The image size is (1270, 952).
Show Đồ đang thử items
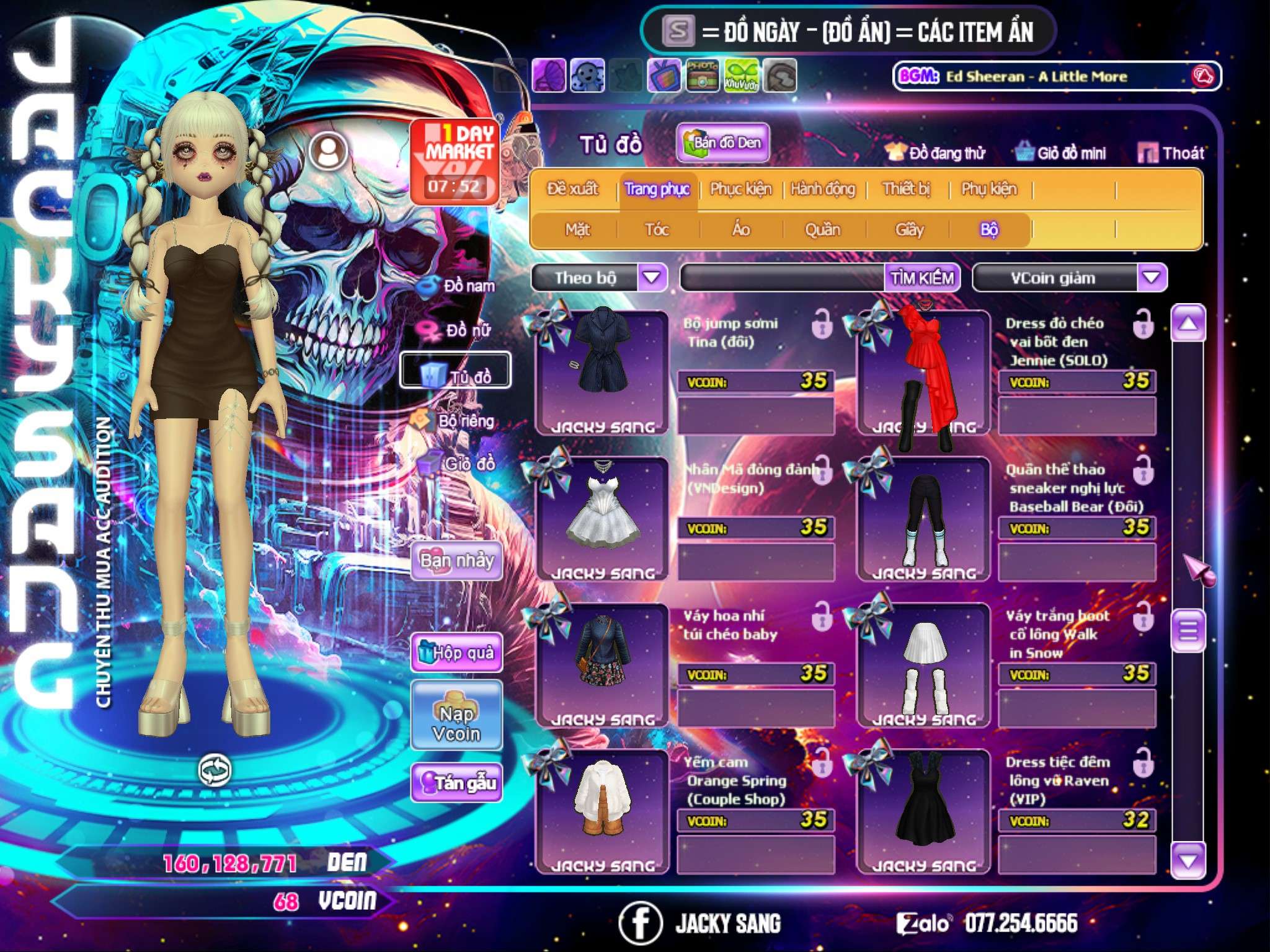coord(935,152)
